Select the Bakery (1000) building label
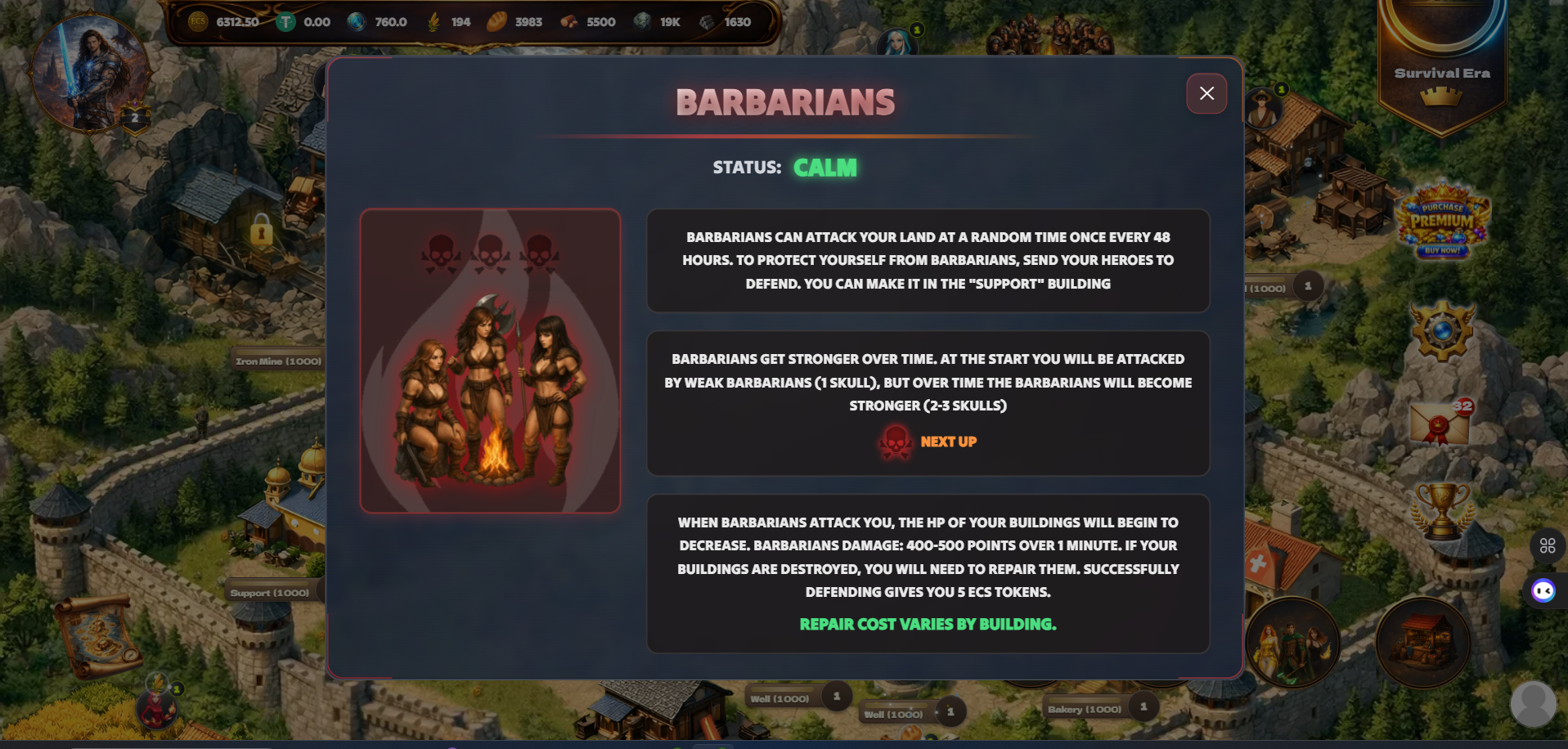Viewport: 1568px width, 749px height. [1084, 709]
